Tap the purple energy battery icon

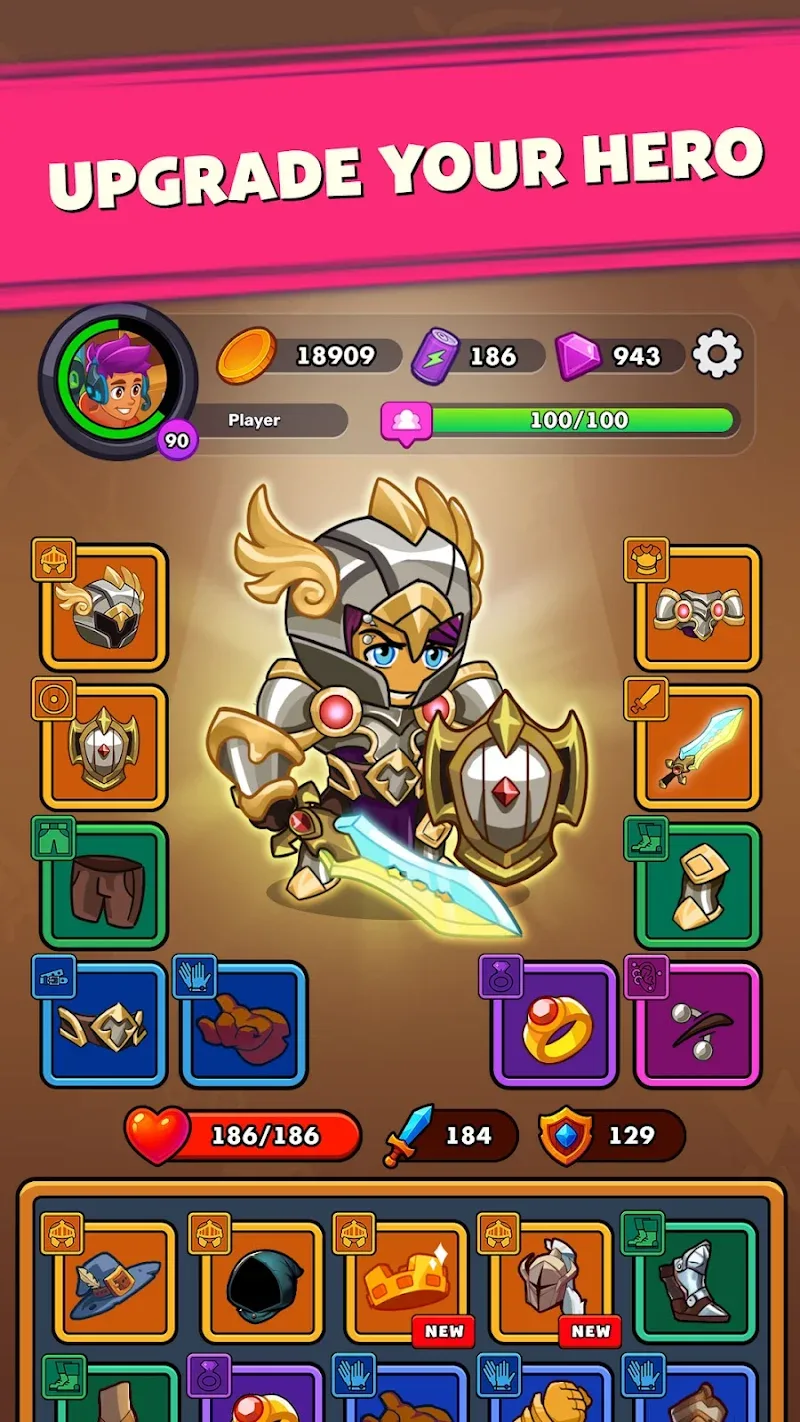(435, 356)
